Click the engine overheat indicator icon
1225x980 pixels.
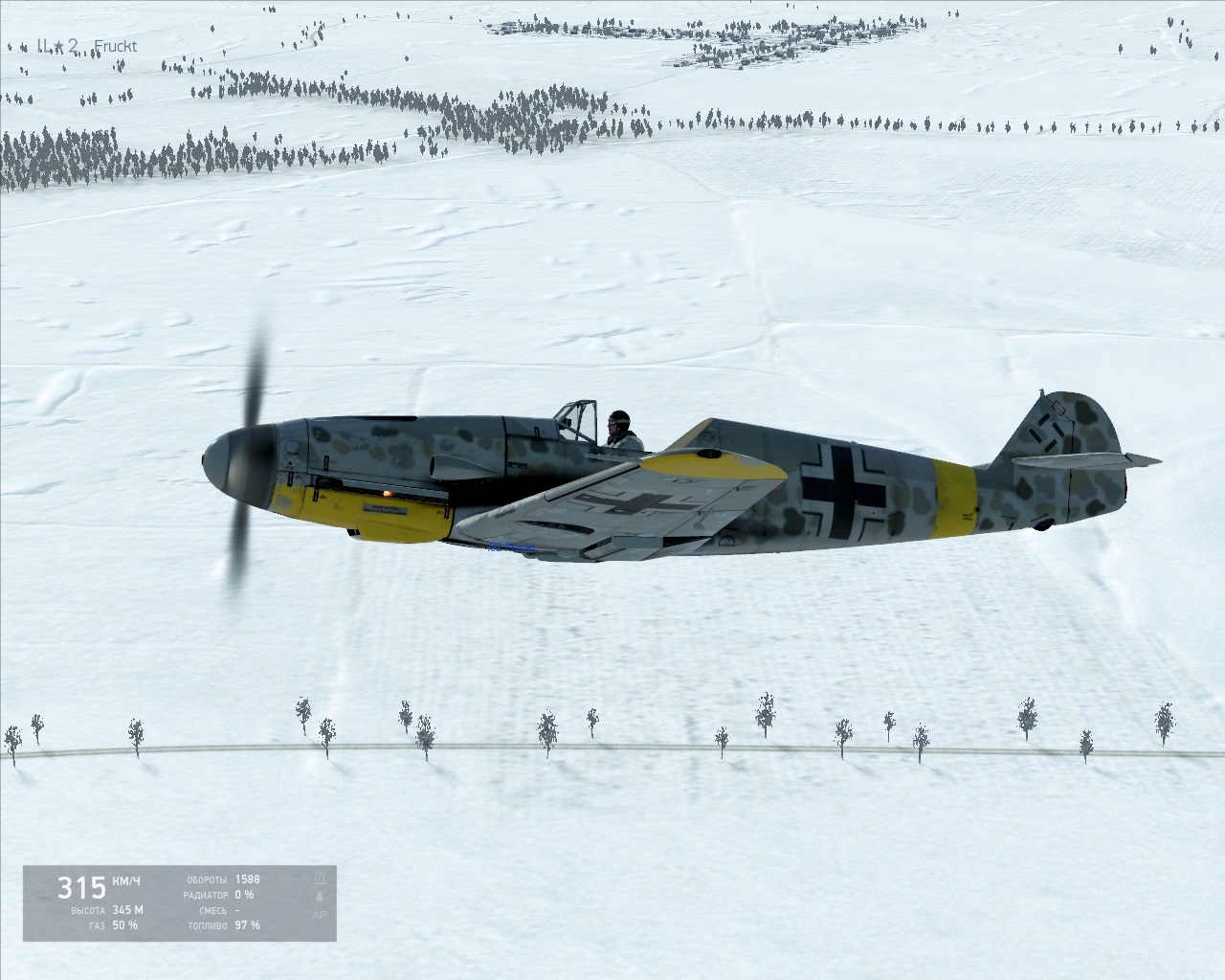click(320, 877)
